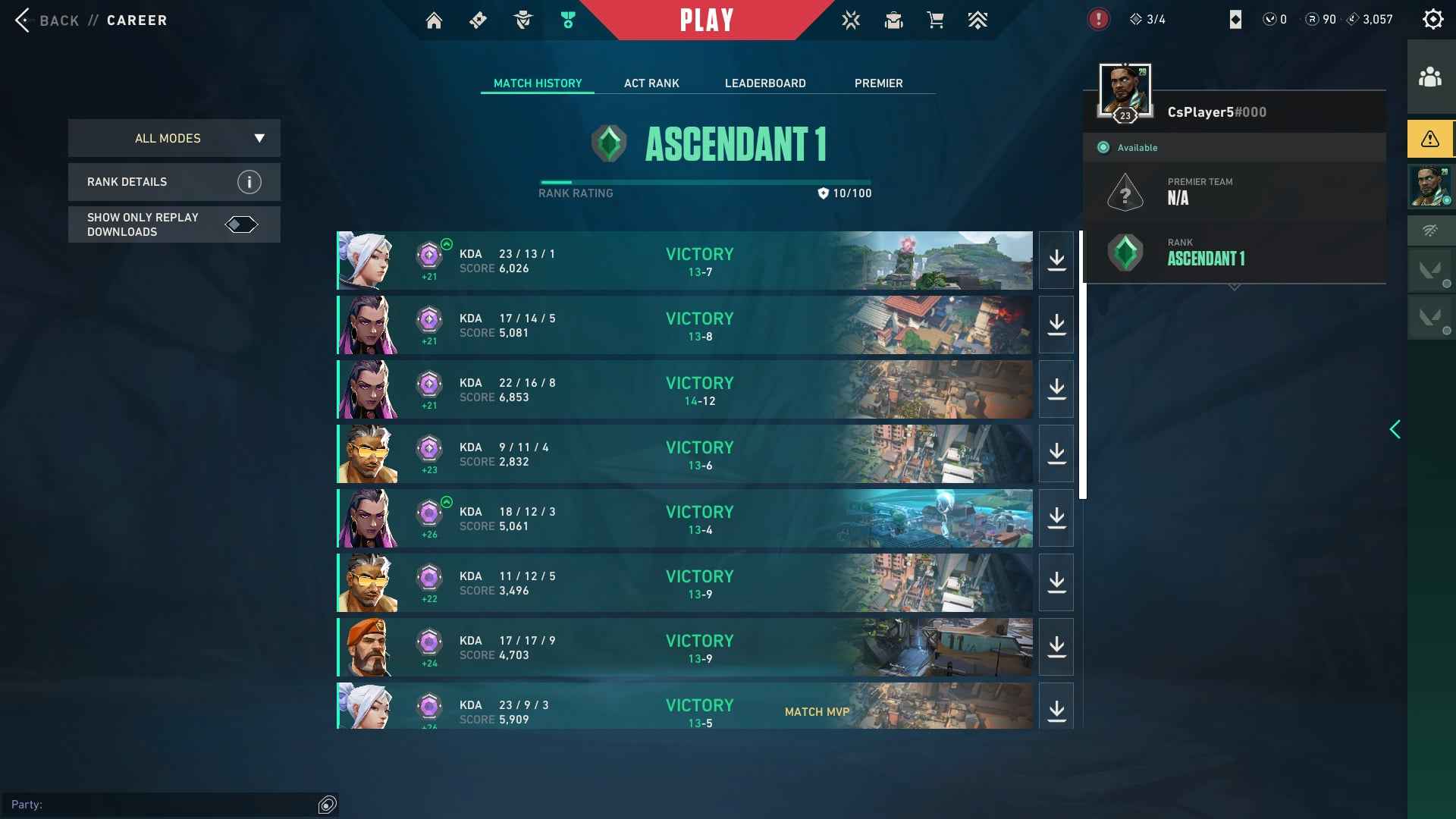Collapse the player rank card chevron
This screenshot has width=1456, height=819.
coord(1235,287)
